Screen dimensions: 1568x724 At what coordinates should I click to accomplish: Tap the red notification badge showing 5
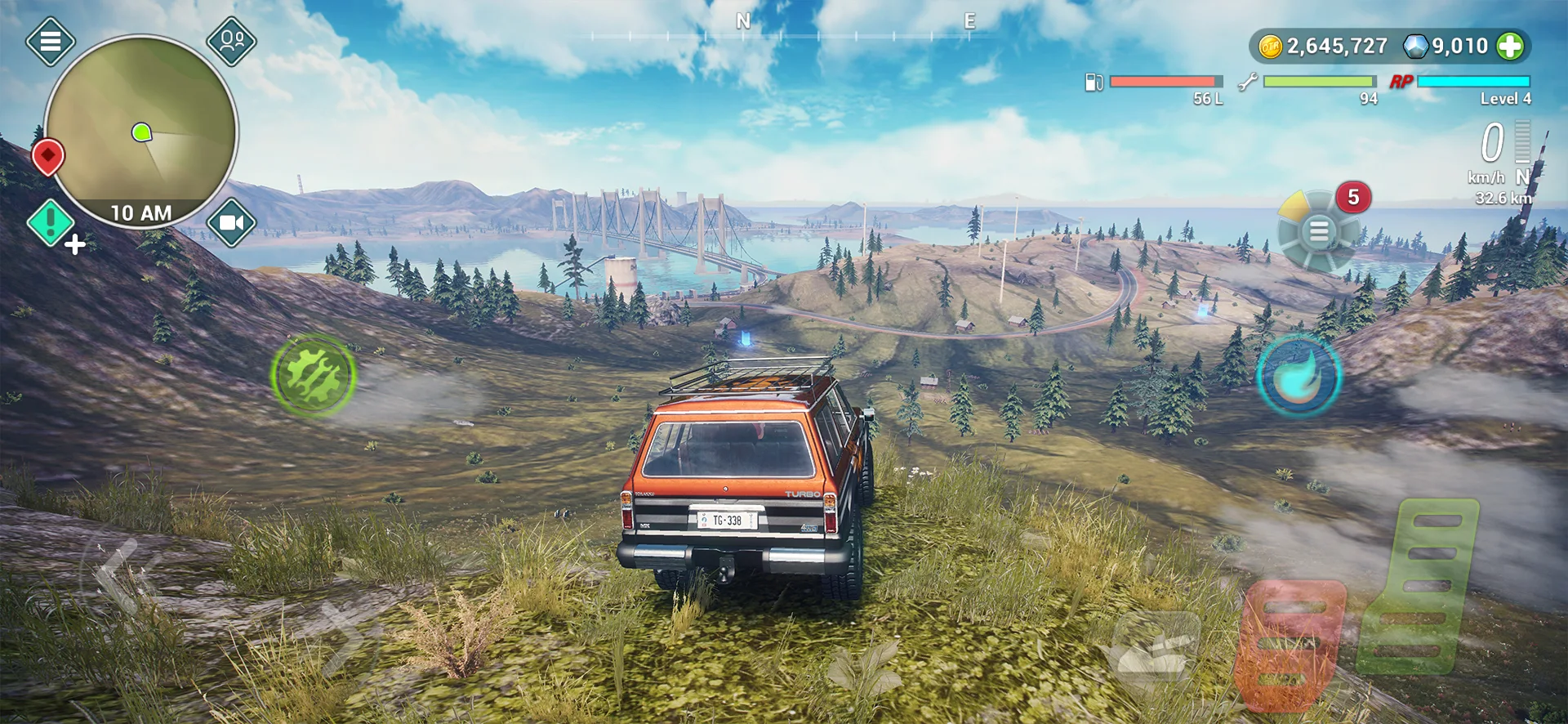tap(1352, 197)
